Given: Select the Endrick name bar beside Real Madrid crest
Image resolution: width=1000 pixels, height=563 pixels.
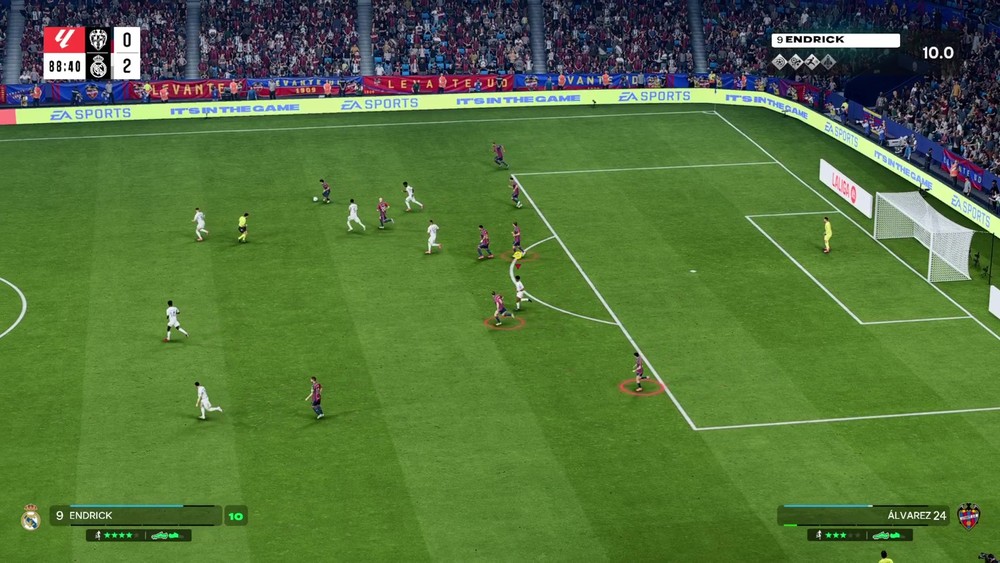Looking at the screenshot, I should (135, 515).
